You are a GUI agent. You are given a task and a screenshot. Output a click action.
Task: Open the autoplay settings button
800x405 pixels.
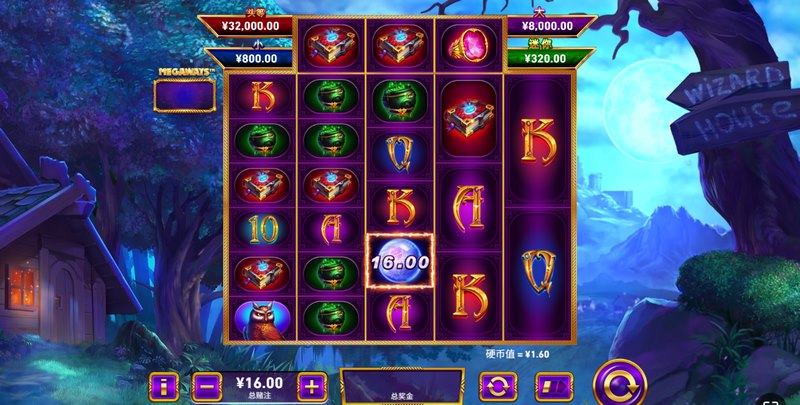498,385
